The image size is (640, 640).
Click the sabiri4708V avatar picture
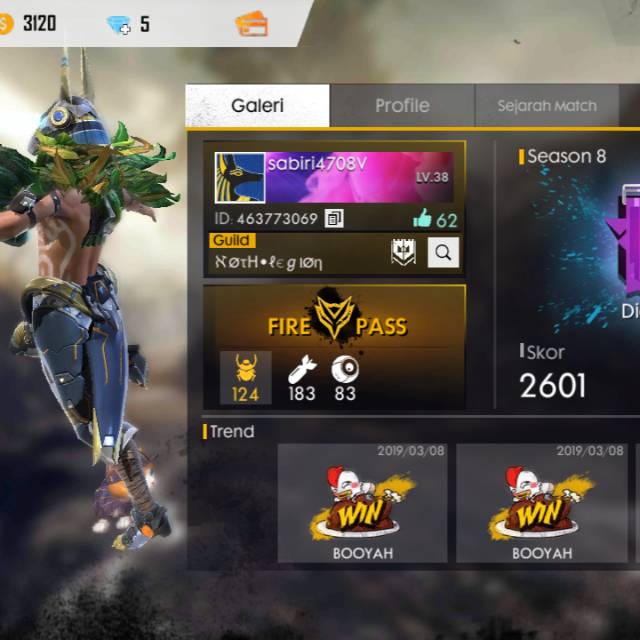(240, 178)
